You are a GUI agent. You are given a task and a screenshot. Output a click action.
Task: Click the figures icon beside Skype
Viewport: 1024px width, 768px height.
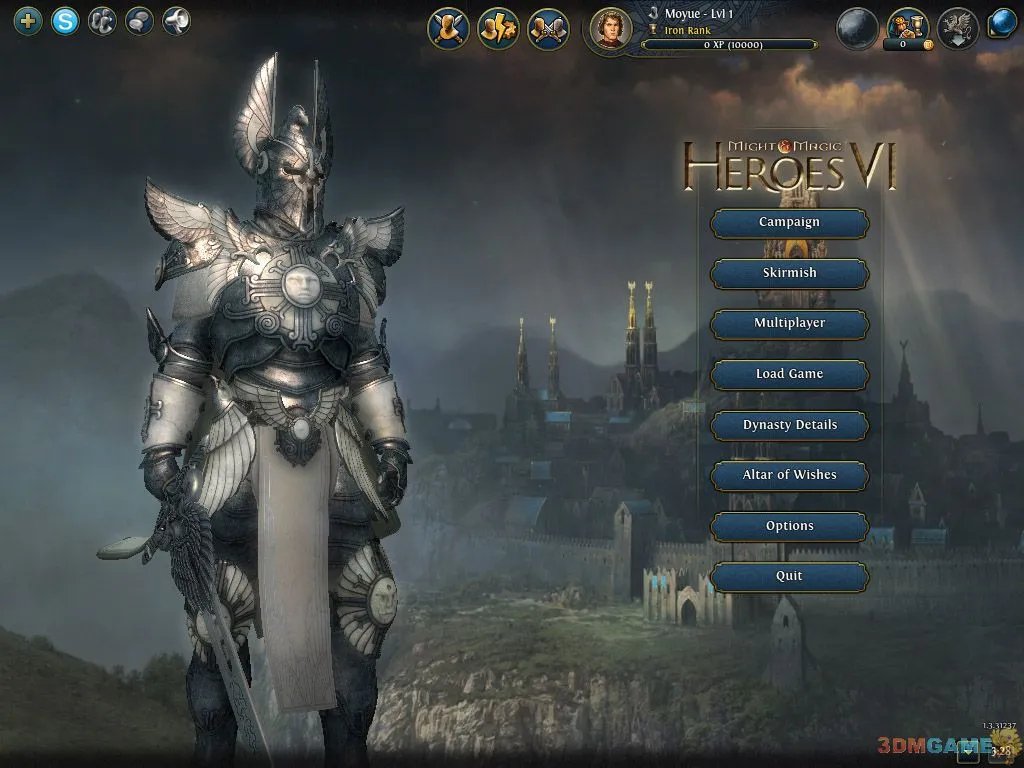pos(102,21)
